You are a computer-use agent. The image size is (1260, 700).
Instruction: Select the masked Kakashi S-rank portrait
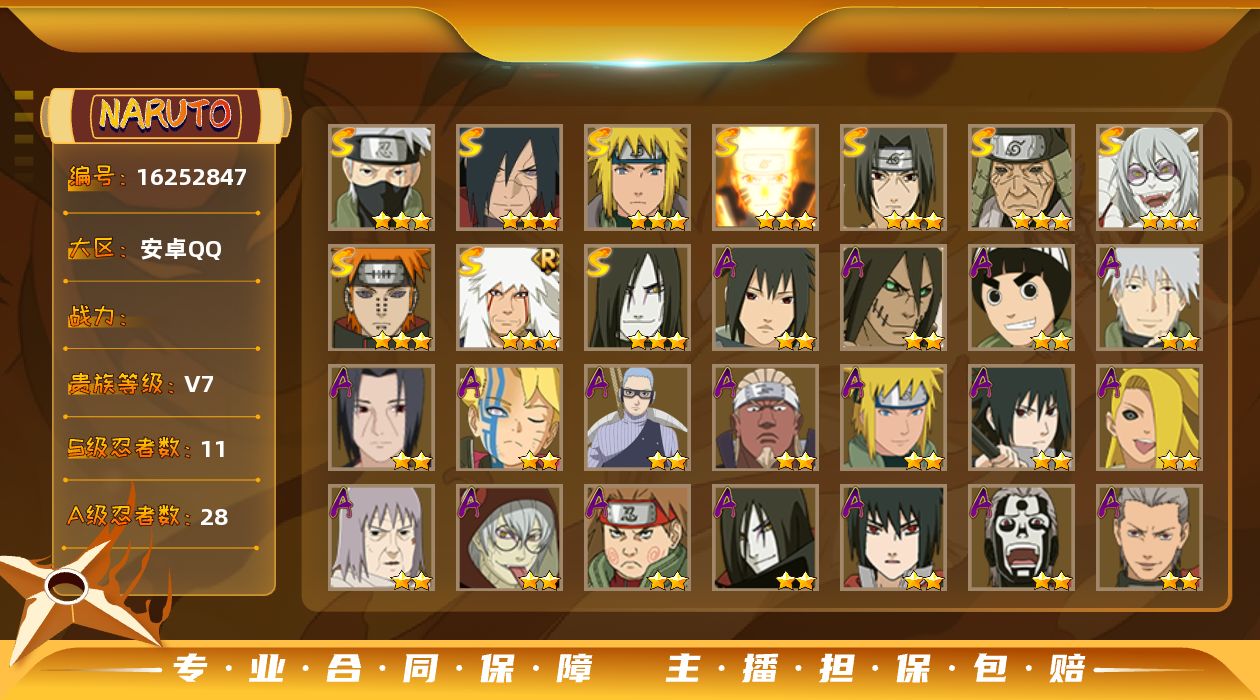coord(382,178)
